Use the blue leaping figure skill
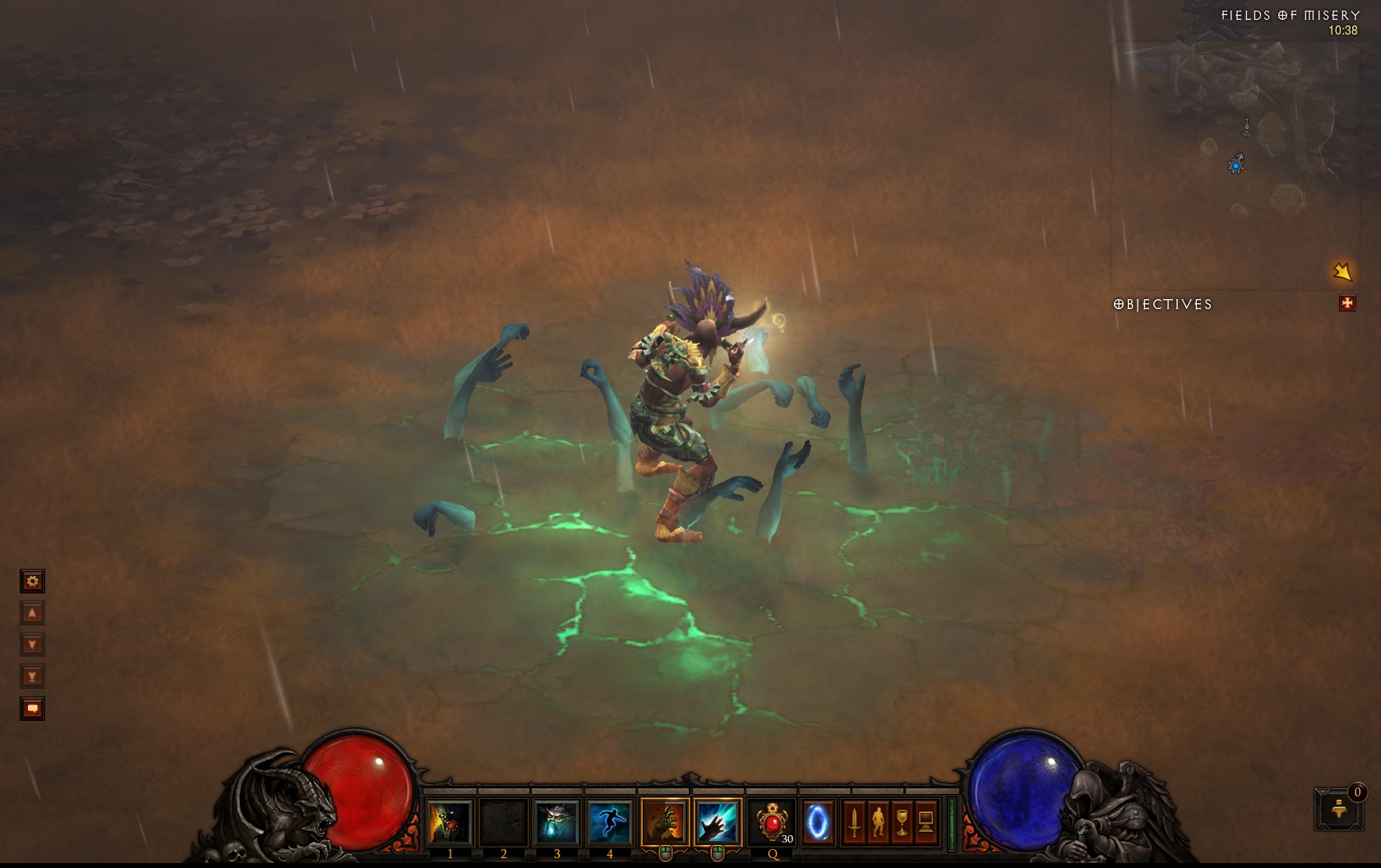 coord(609,822)
